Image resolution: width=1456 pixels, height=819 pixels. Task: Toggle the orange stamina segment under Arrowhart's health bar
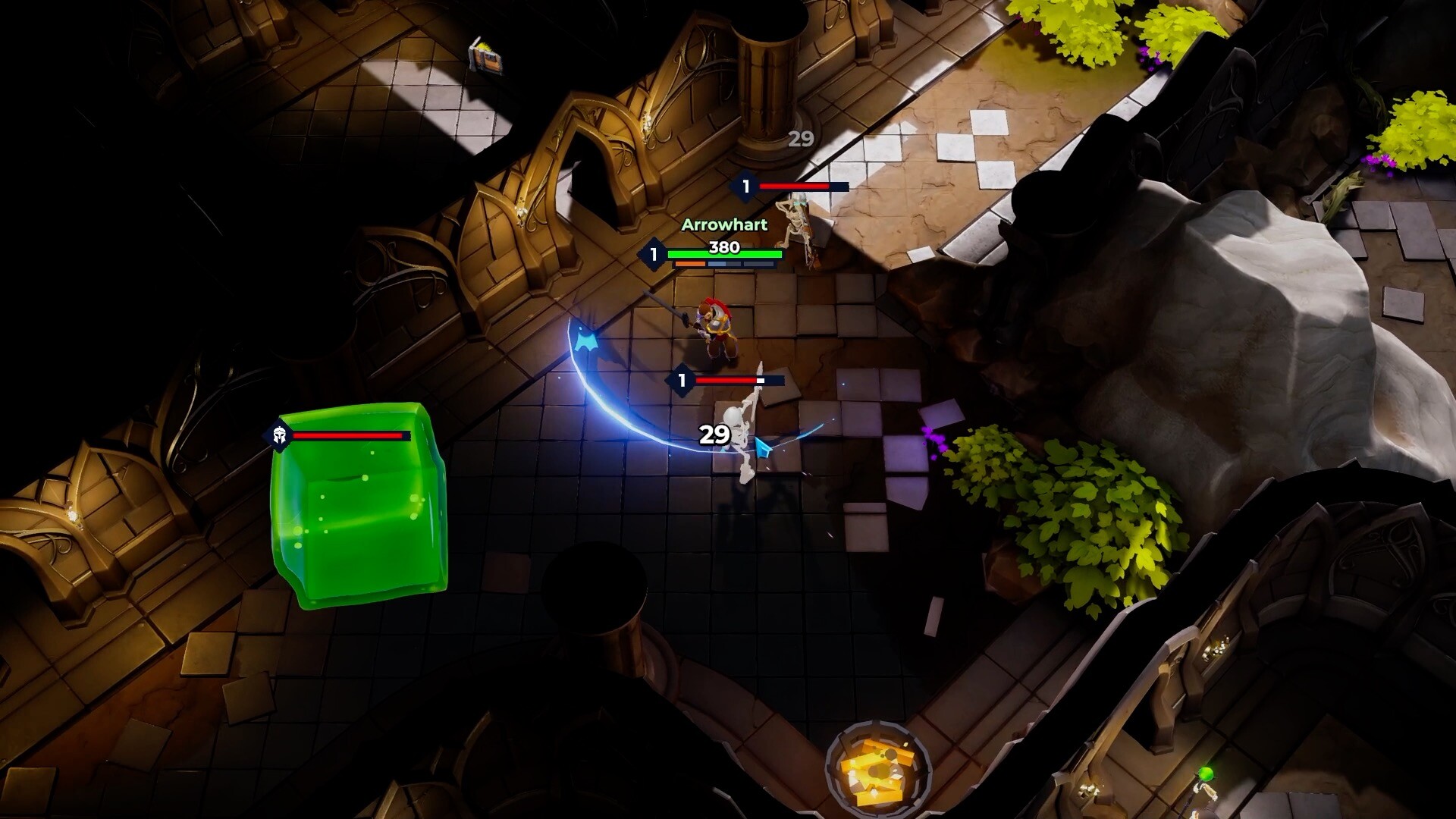pyautogui.click(x=689, y=263)
